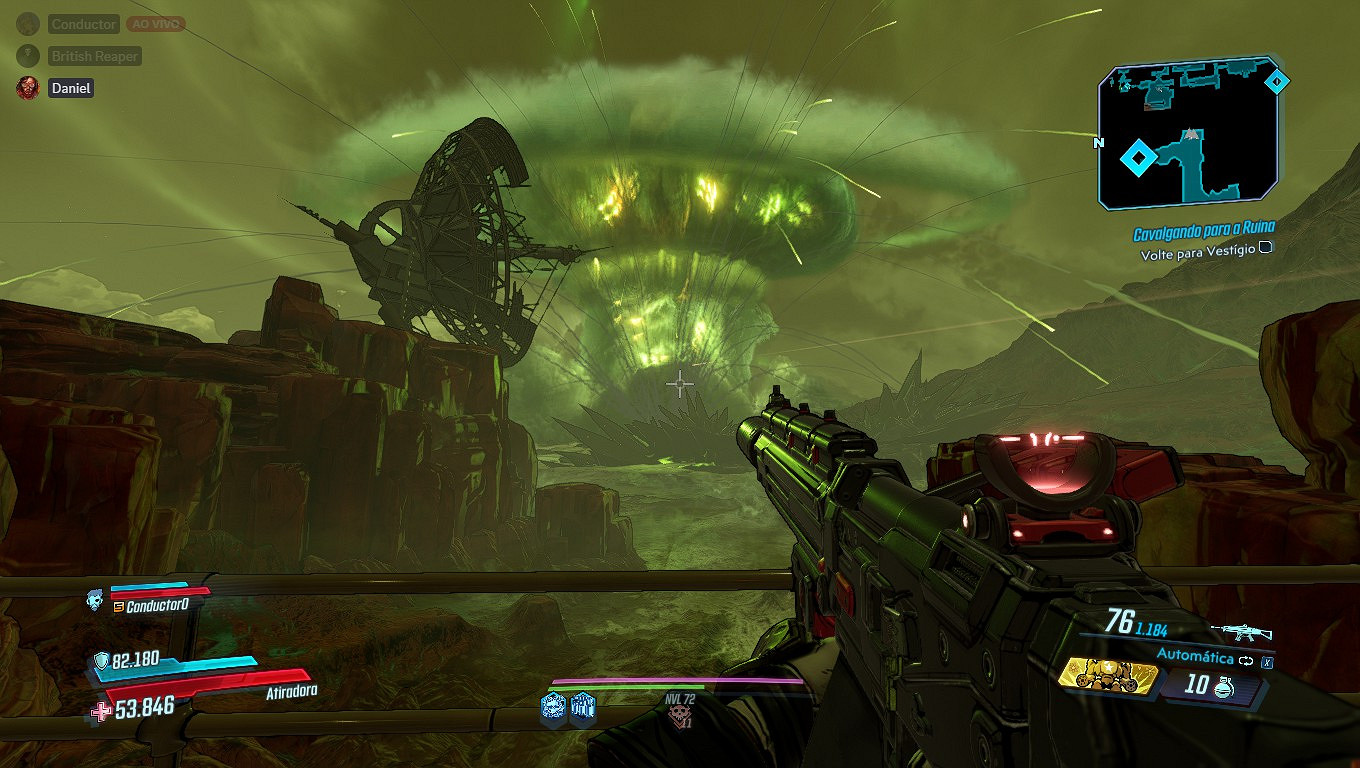
Task: Select the Cavalgando para a Ruína quest tracker
Action: pos(1203,233)
